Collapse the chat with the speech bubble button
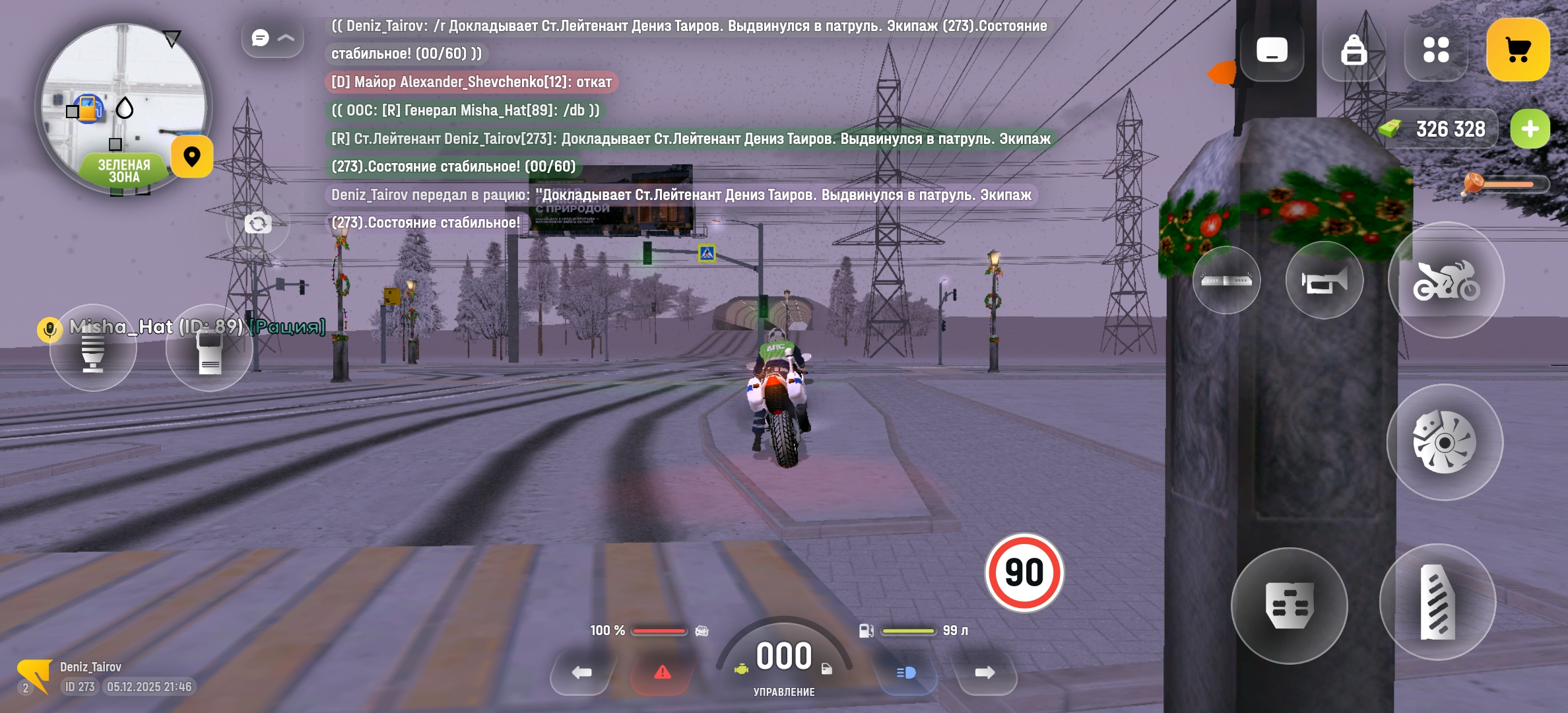Viewport: 1568px width, 713px height. click(273, 38)
